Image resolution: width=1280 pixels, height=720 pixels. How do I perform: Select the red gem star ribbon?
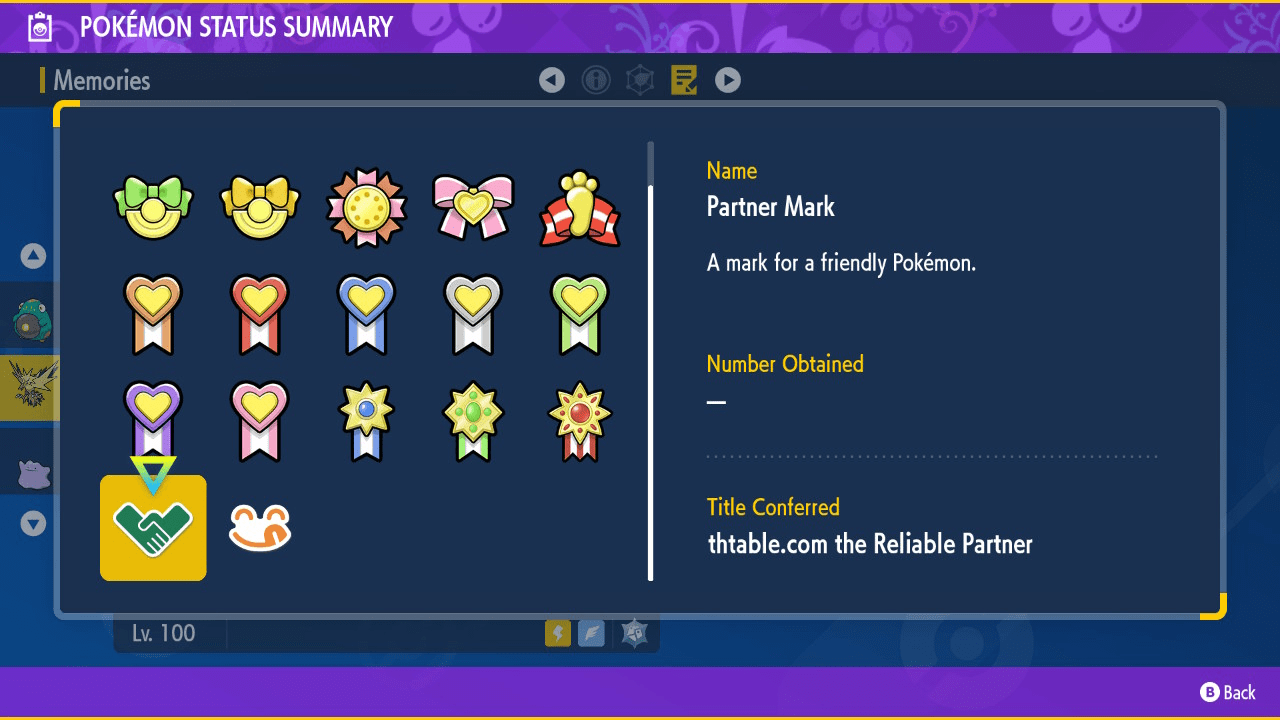click(x=580, y=420)
